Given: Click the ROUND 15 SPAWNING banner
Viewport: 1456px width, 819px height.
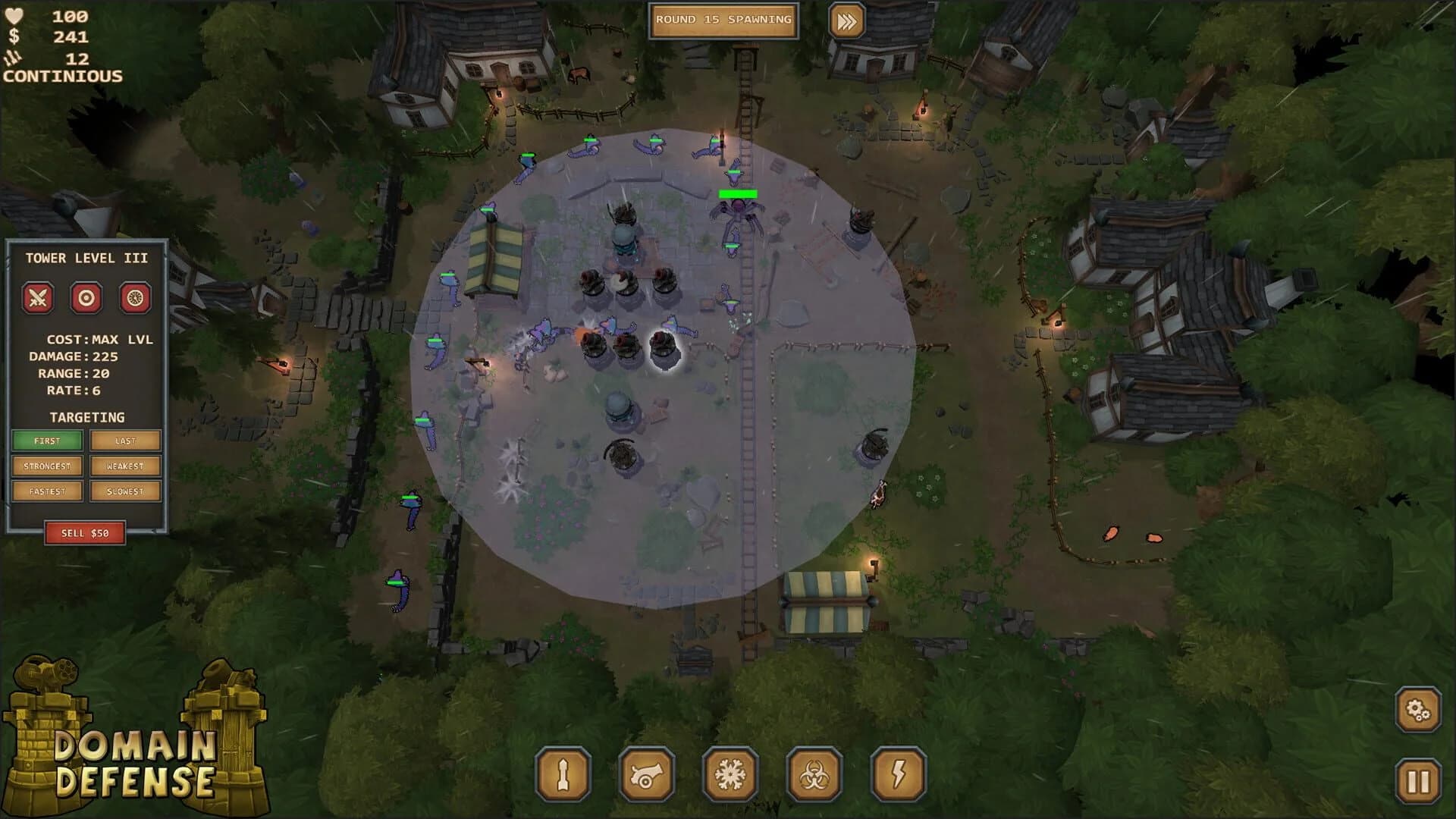Looking at the screenshot, I should pos(722,22).
